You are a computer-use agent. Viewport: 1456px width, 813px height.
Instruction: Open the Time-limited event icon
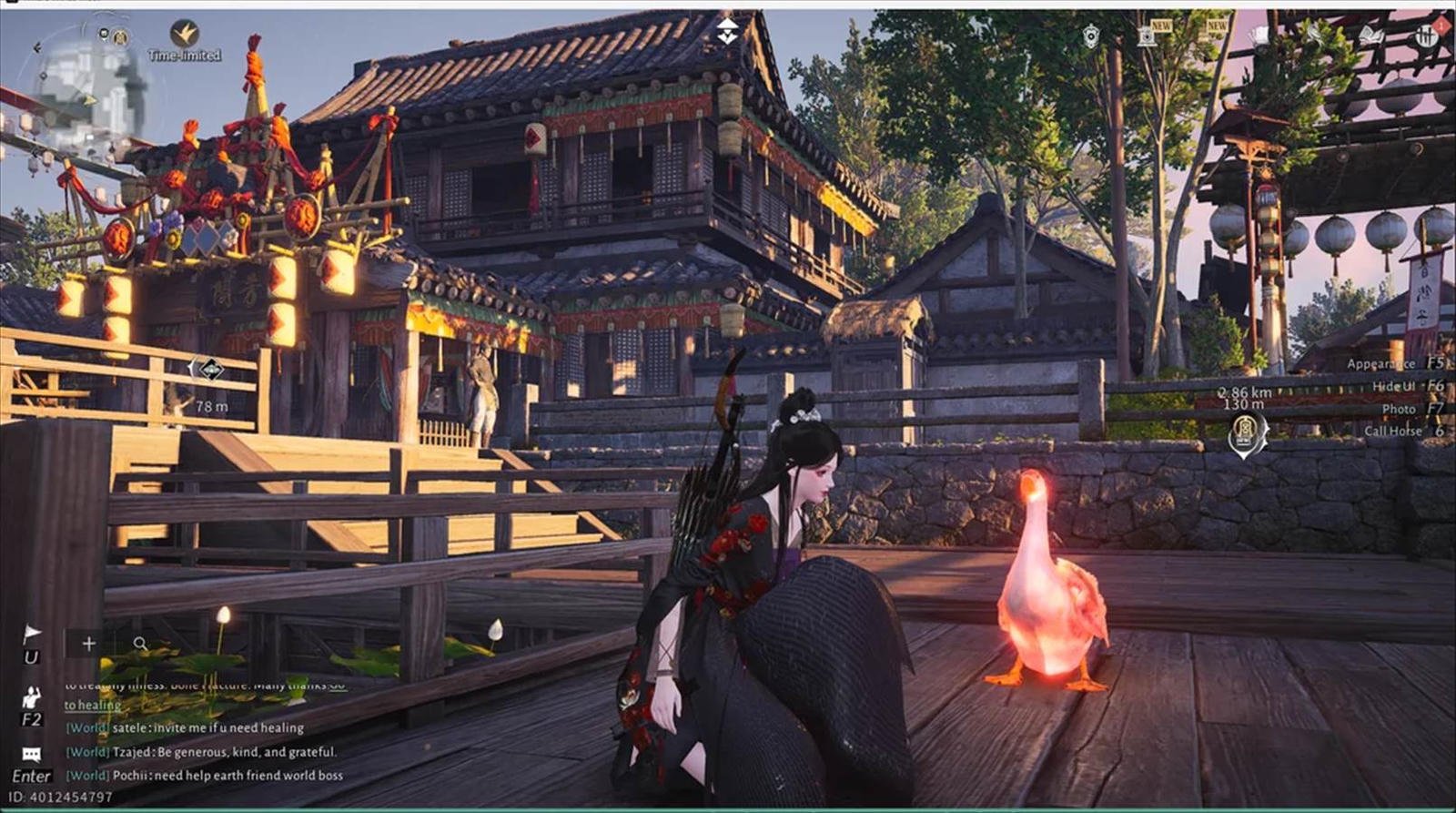[185, 36]
